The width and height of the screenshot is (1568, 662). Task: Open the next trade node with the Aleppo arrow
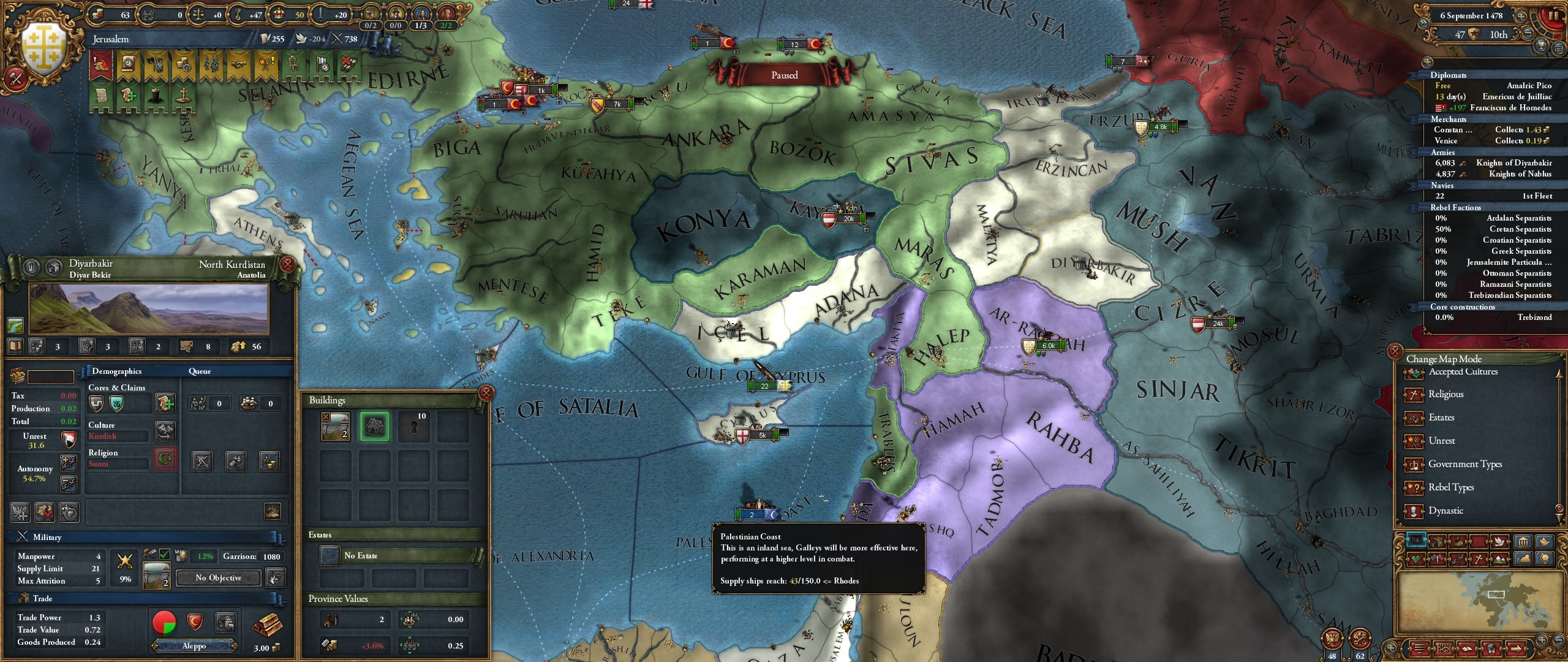(235, 646)
